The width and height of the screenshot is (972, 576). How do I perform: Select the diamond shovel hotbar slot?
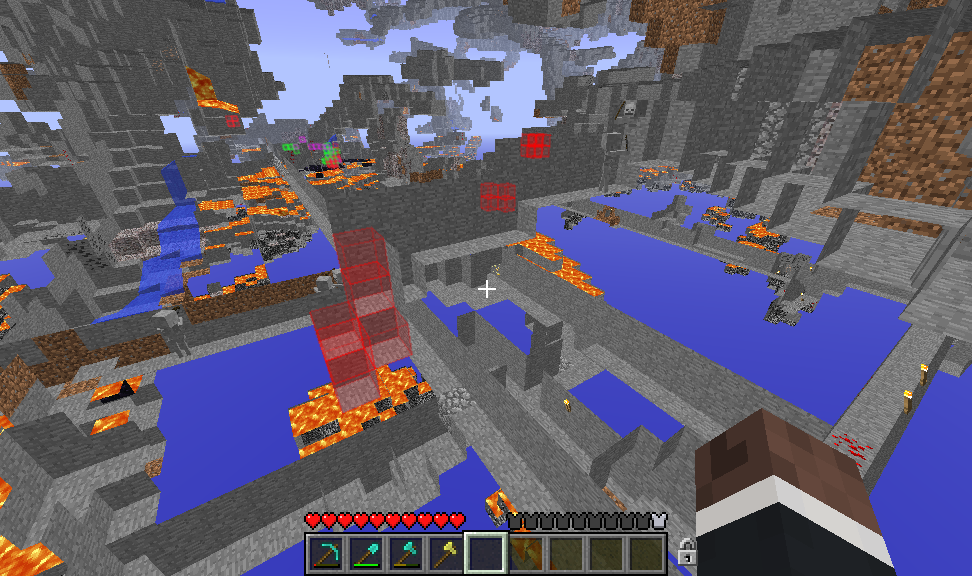click(366, 553)
